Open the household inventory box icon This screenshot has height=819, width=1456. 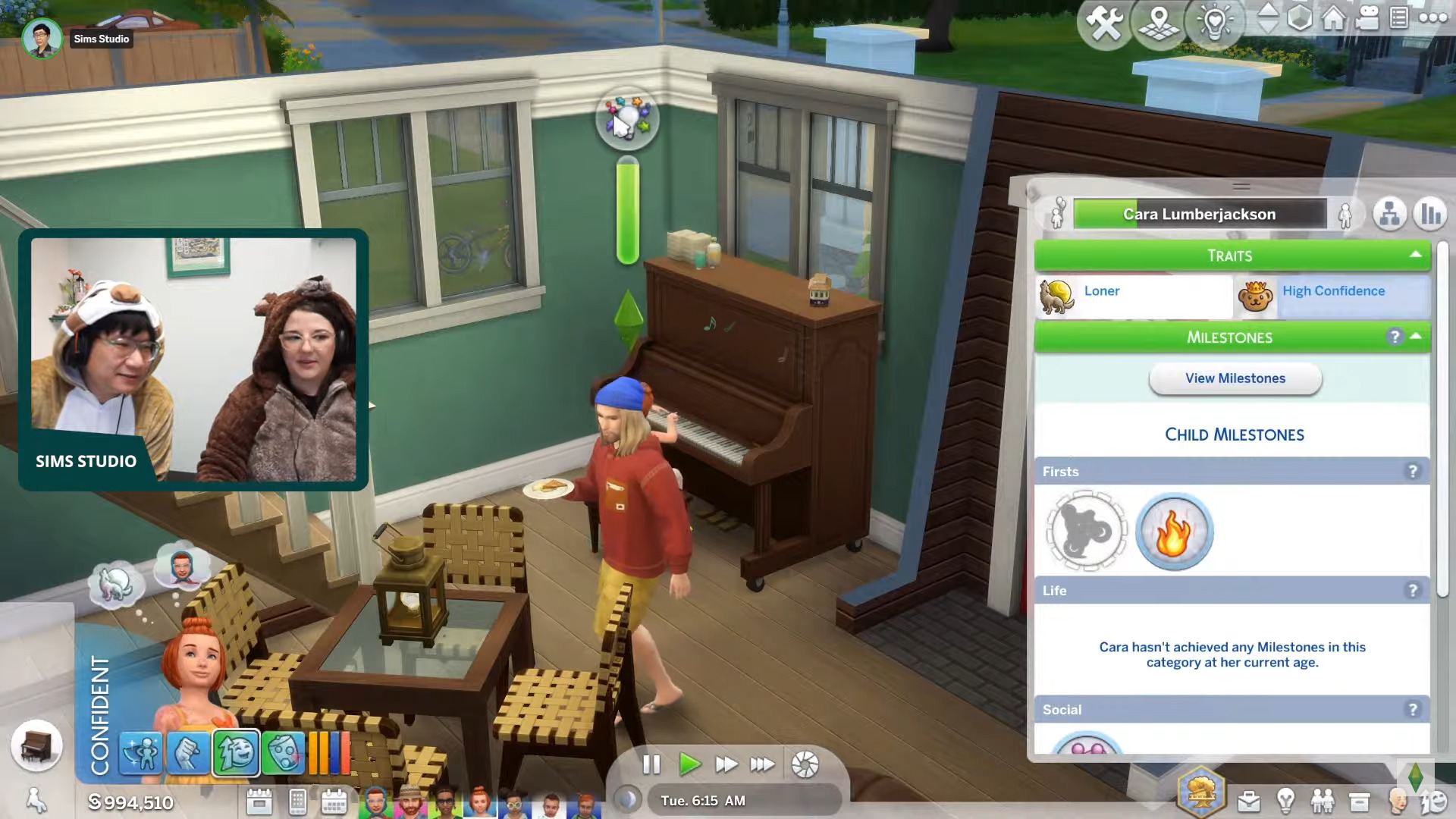click(x=1360, y=802)
